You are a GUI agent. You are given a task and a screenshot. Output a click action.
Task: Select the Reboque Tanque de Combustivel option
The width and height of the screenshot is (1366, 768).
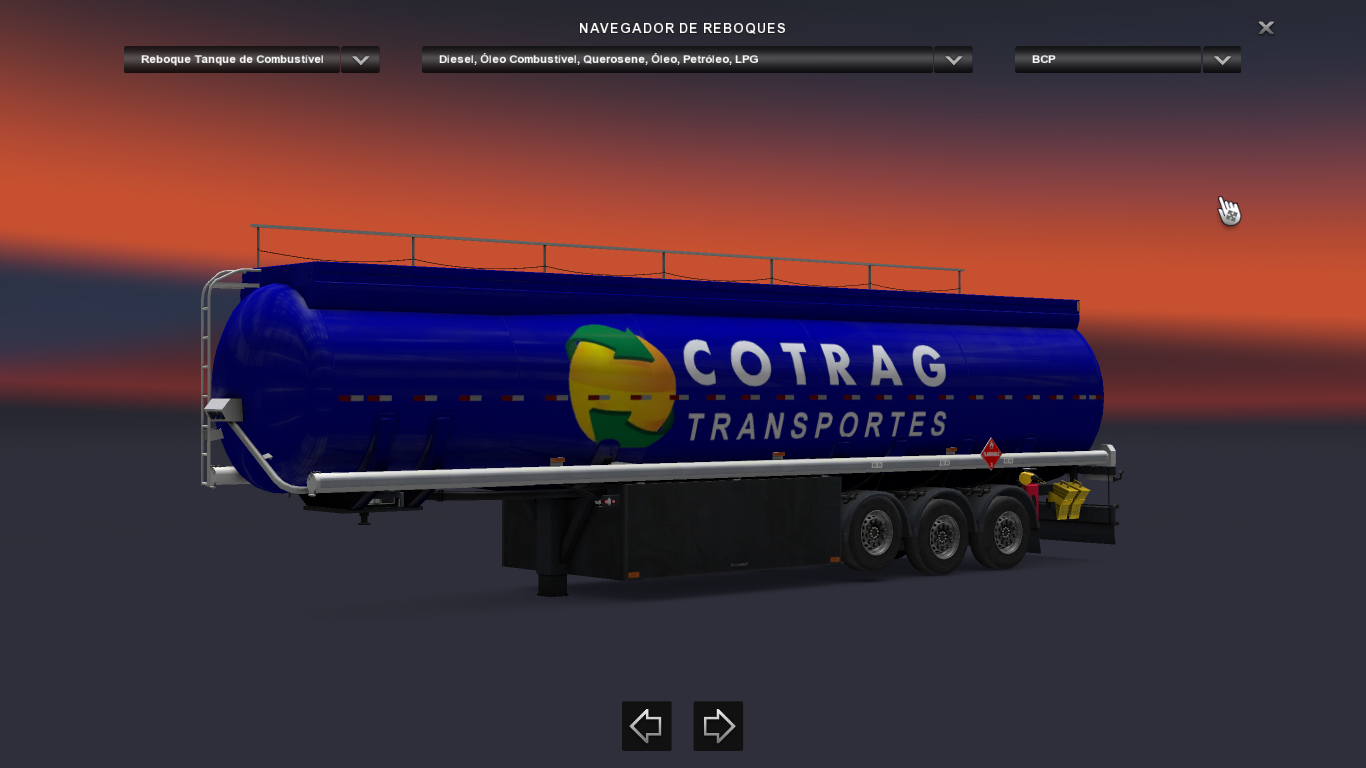231,59
